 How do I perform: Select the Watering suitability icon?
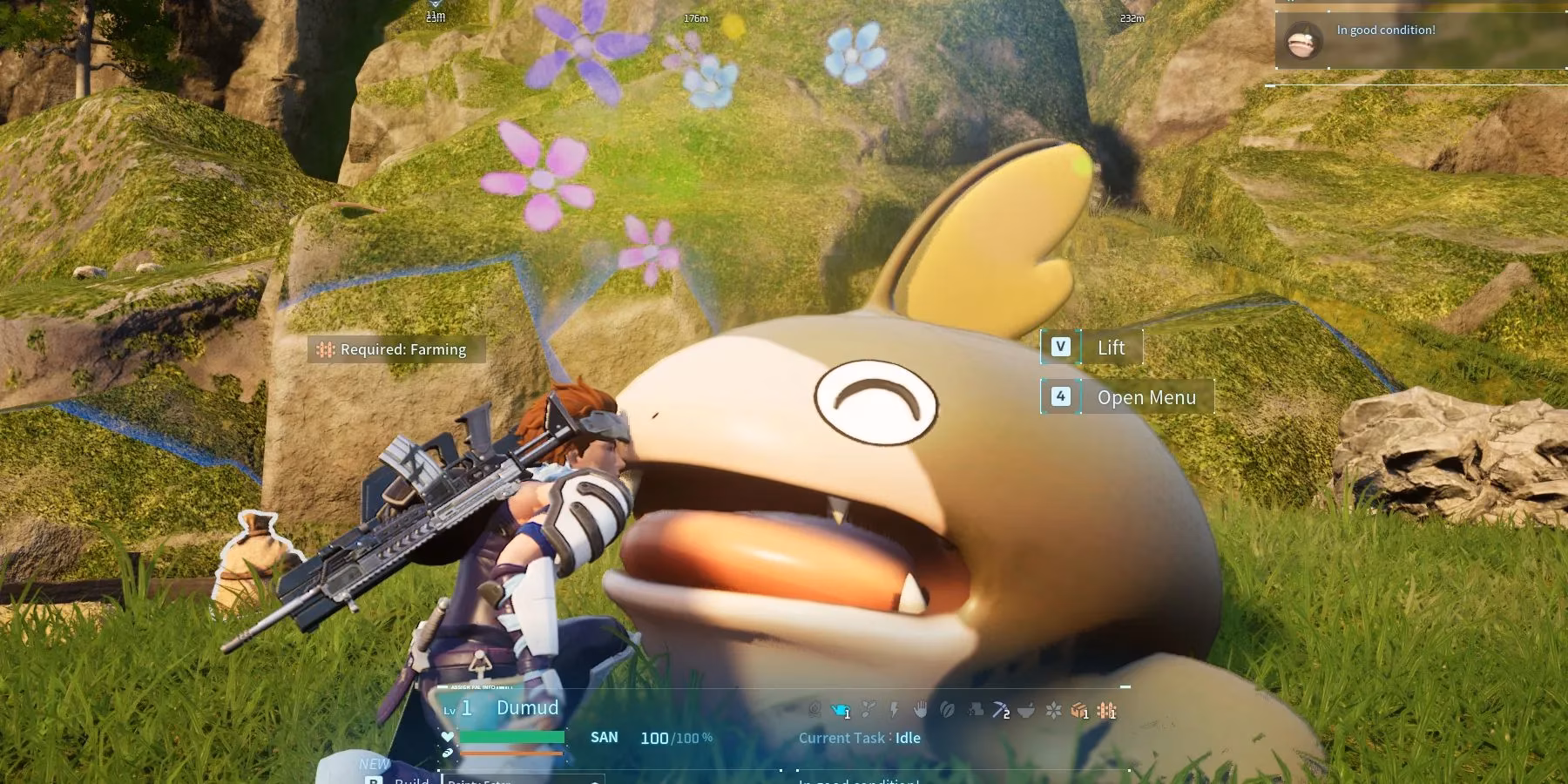841,711
